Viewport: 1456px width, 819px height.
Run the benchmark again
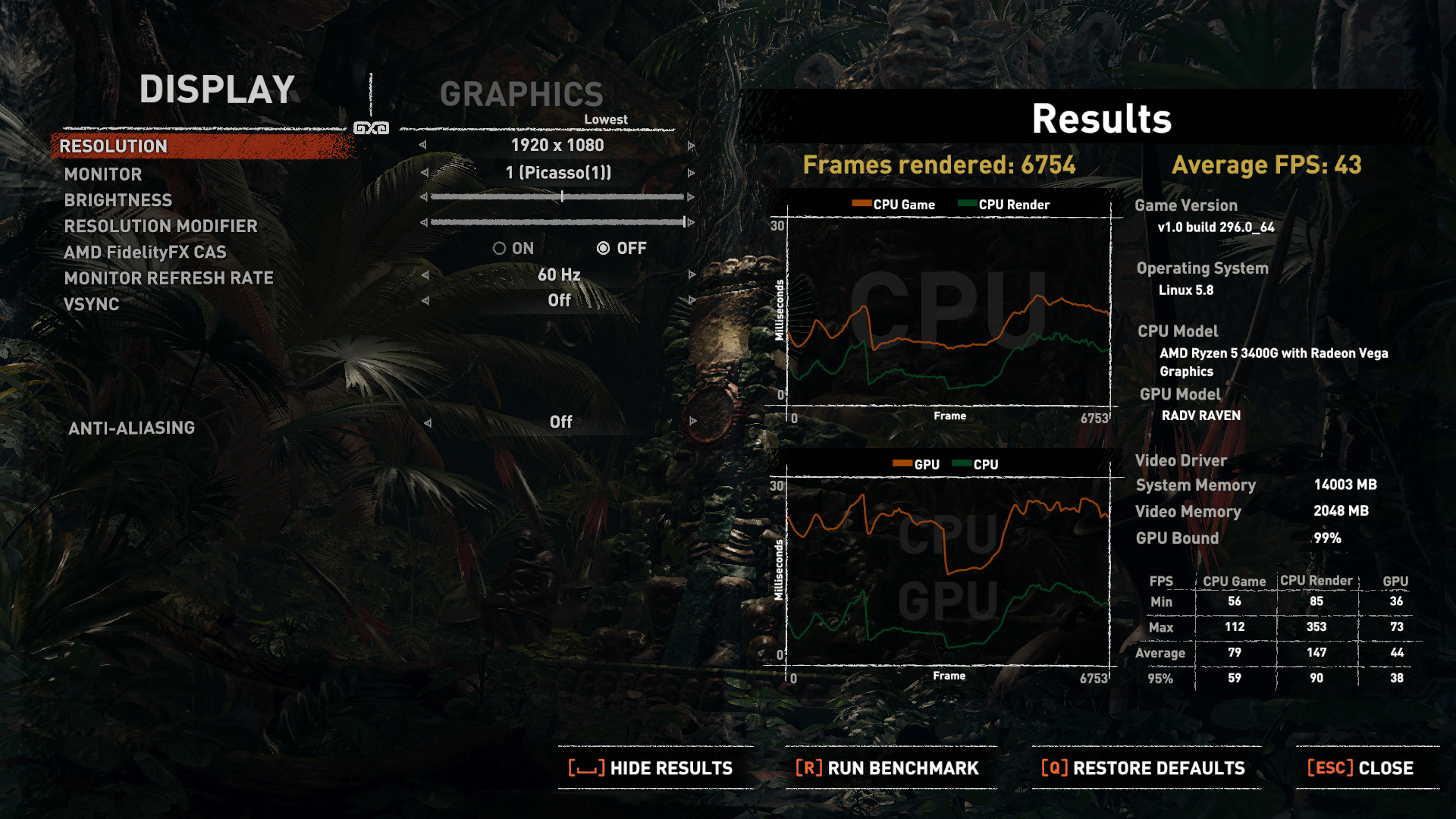888,768
